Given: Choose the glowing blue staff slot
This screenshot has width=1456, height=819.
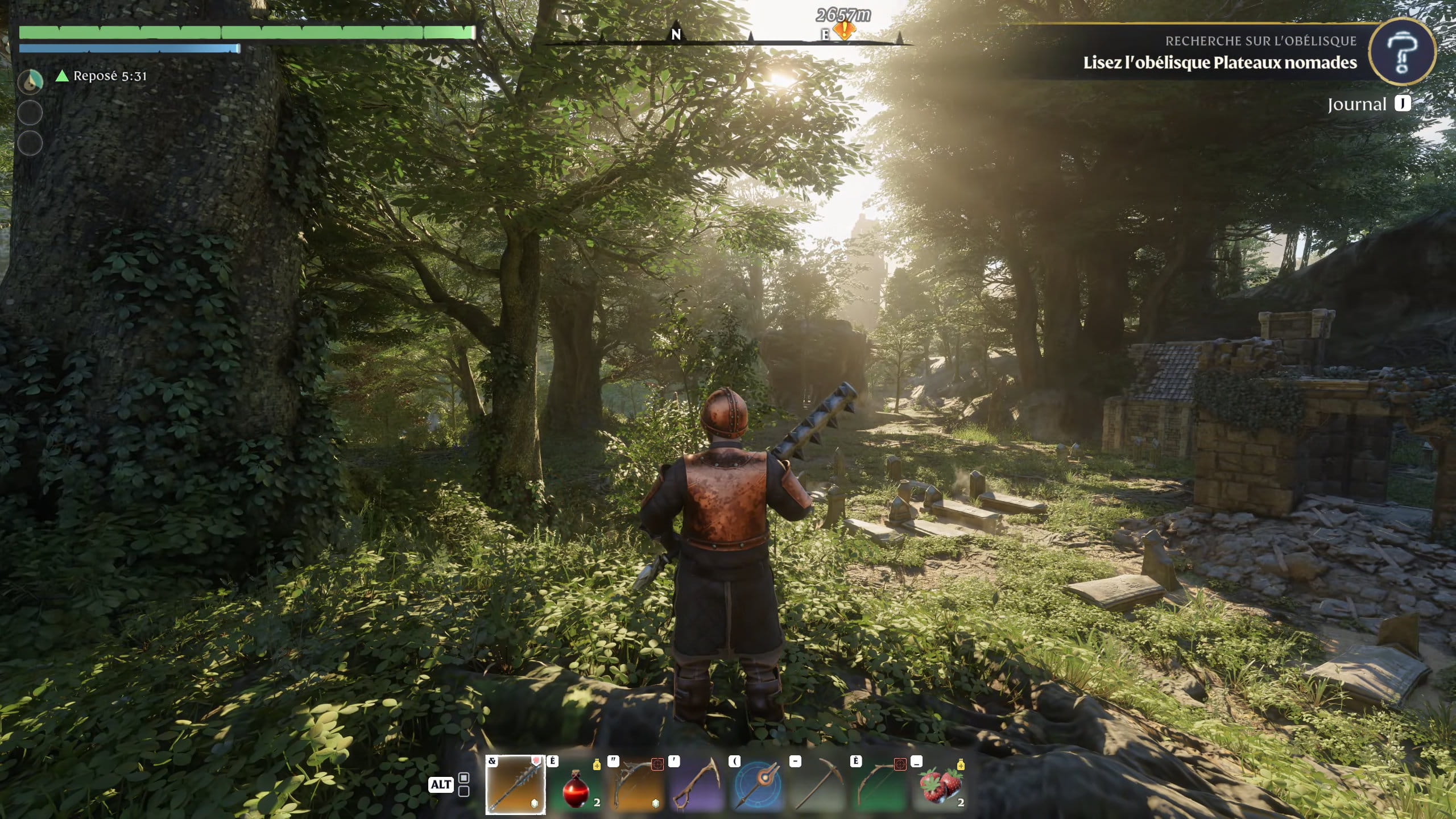Looking at the screenshot, I should tap(758, 786).
